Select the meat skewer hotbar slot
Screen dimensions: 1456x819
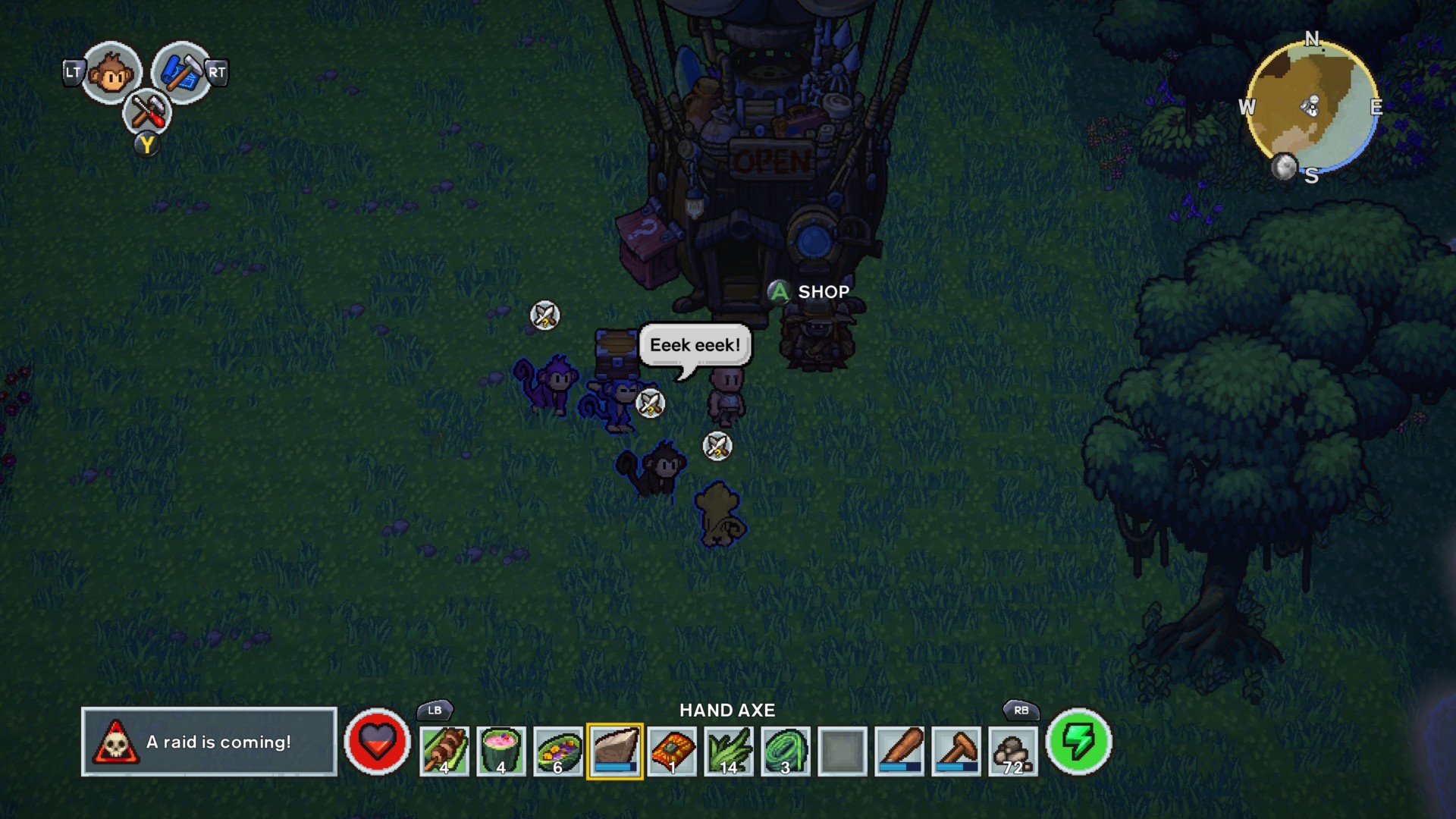[x=444, y=751]
